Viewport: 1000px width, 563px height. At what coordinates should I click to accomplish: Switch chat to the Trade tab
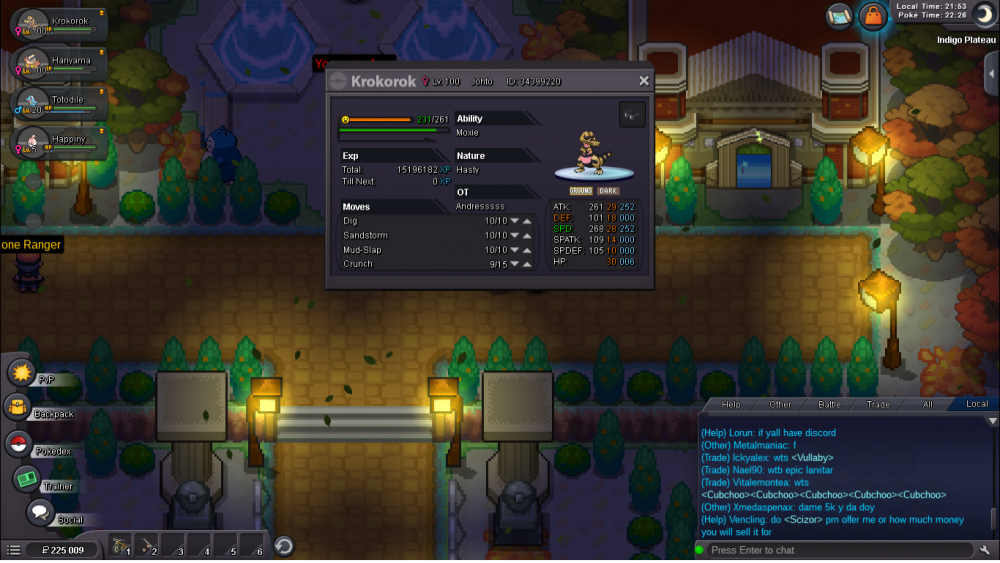(878, 404)
